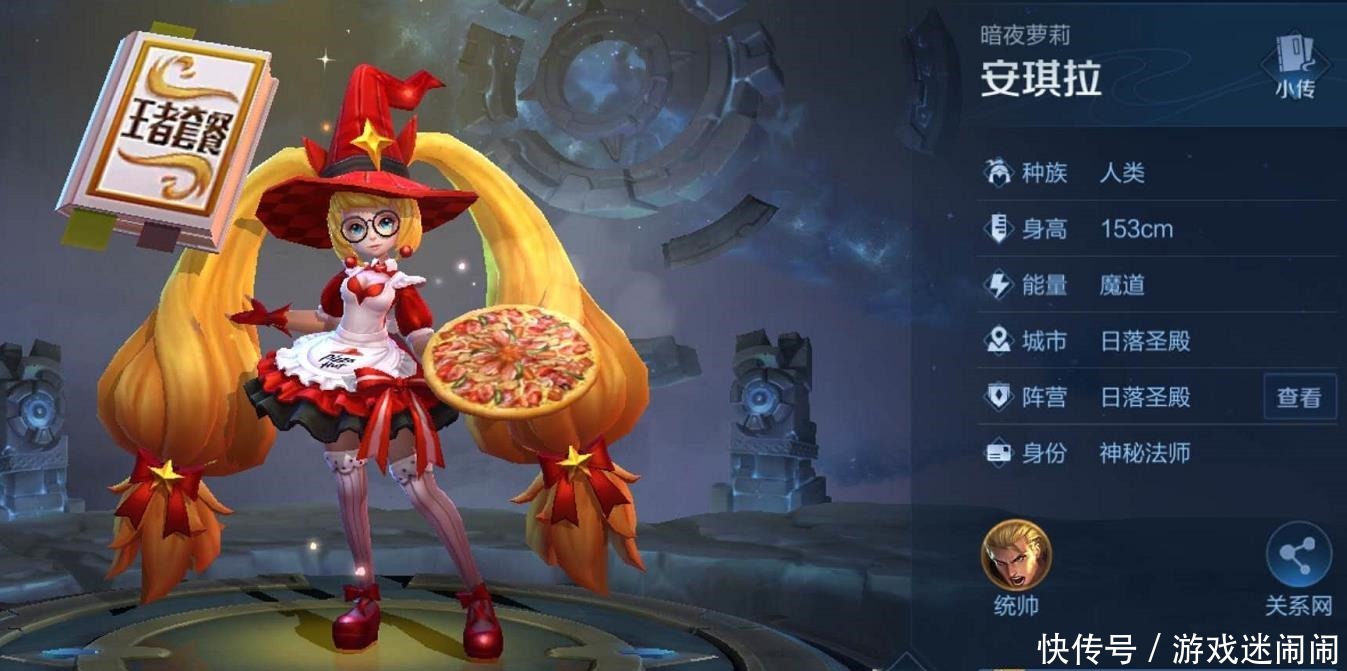Click the 查看 faction button
Viewport: 1347px width, 671px height.
1299,397
